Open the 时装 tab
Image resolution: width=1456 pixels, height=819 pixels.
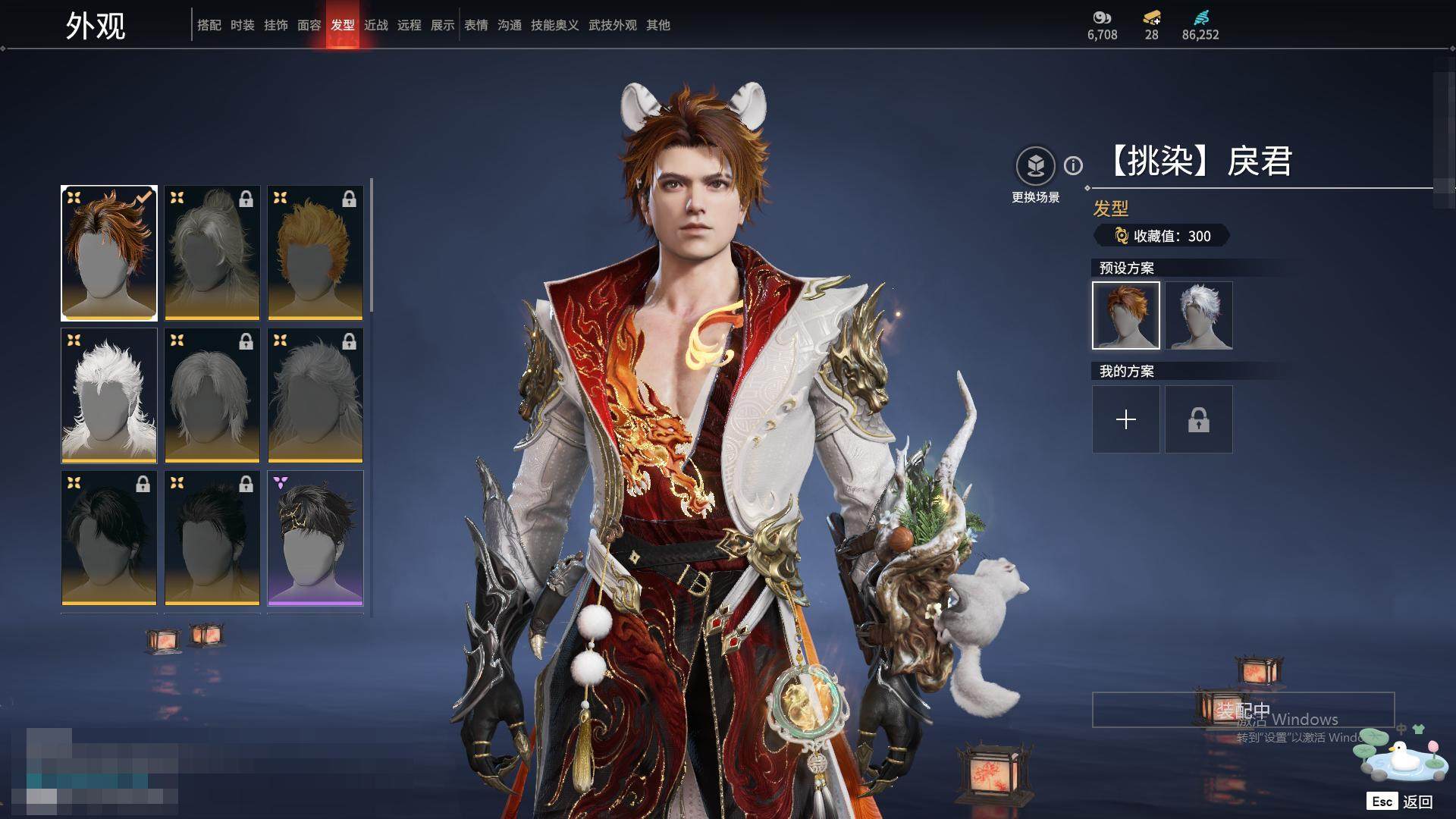click(x=242, y=25)
